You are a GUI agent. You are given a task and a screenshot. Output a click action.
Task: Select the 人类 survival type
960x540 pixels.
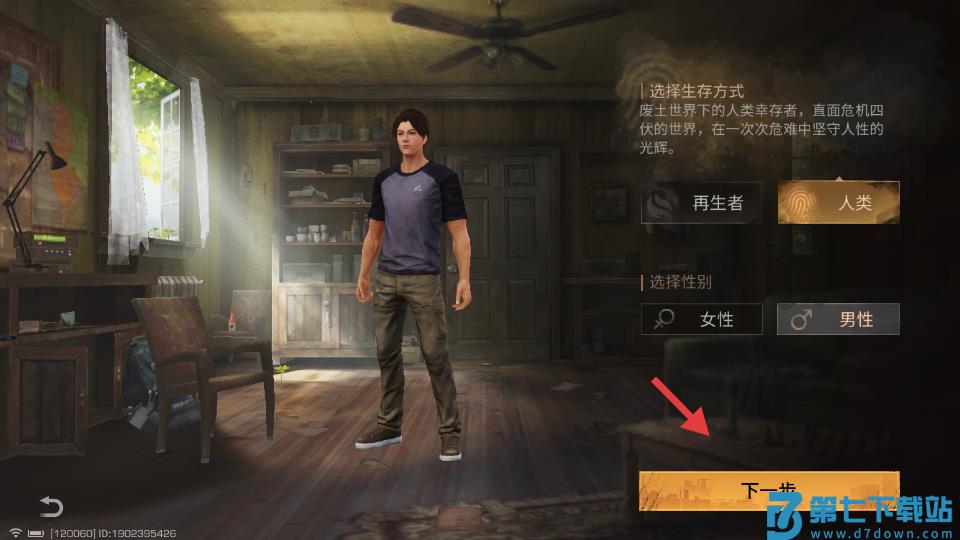pyautogui.click(x=838, y=202)
